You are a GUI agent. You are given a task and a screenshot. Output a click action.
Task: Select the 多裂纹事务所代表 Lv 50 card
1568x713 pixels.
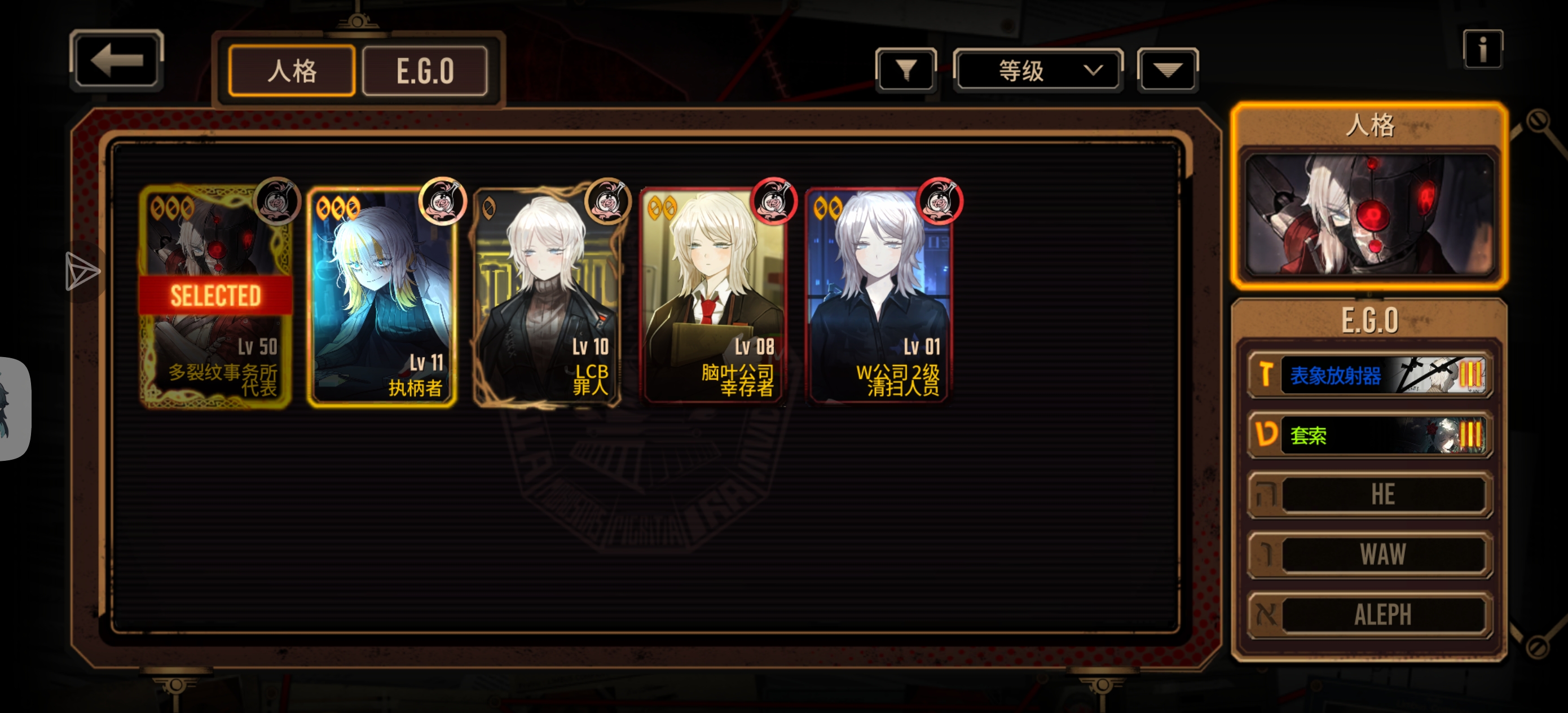point(215,297)
